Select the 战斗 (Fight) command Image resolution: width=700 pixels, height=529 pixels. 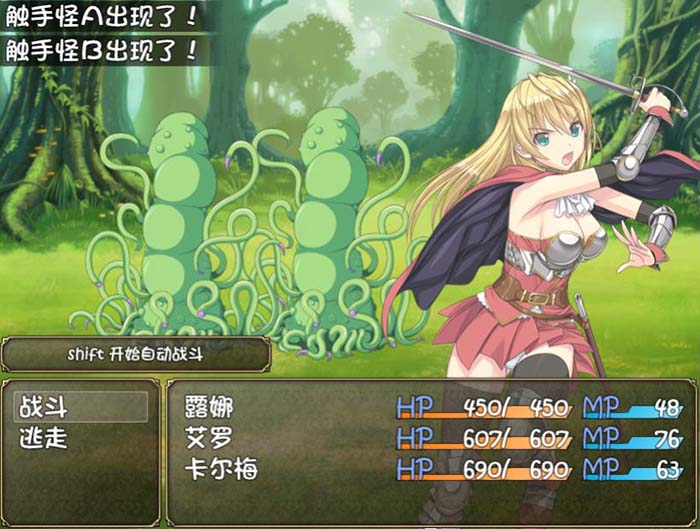click(x=80, y=407)
